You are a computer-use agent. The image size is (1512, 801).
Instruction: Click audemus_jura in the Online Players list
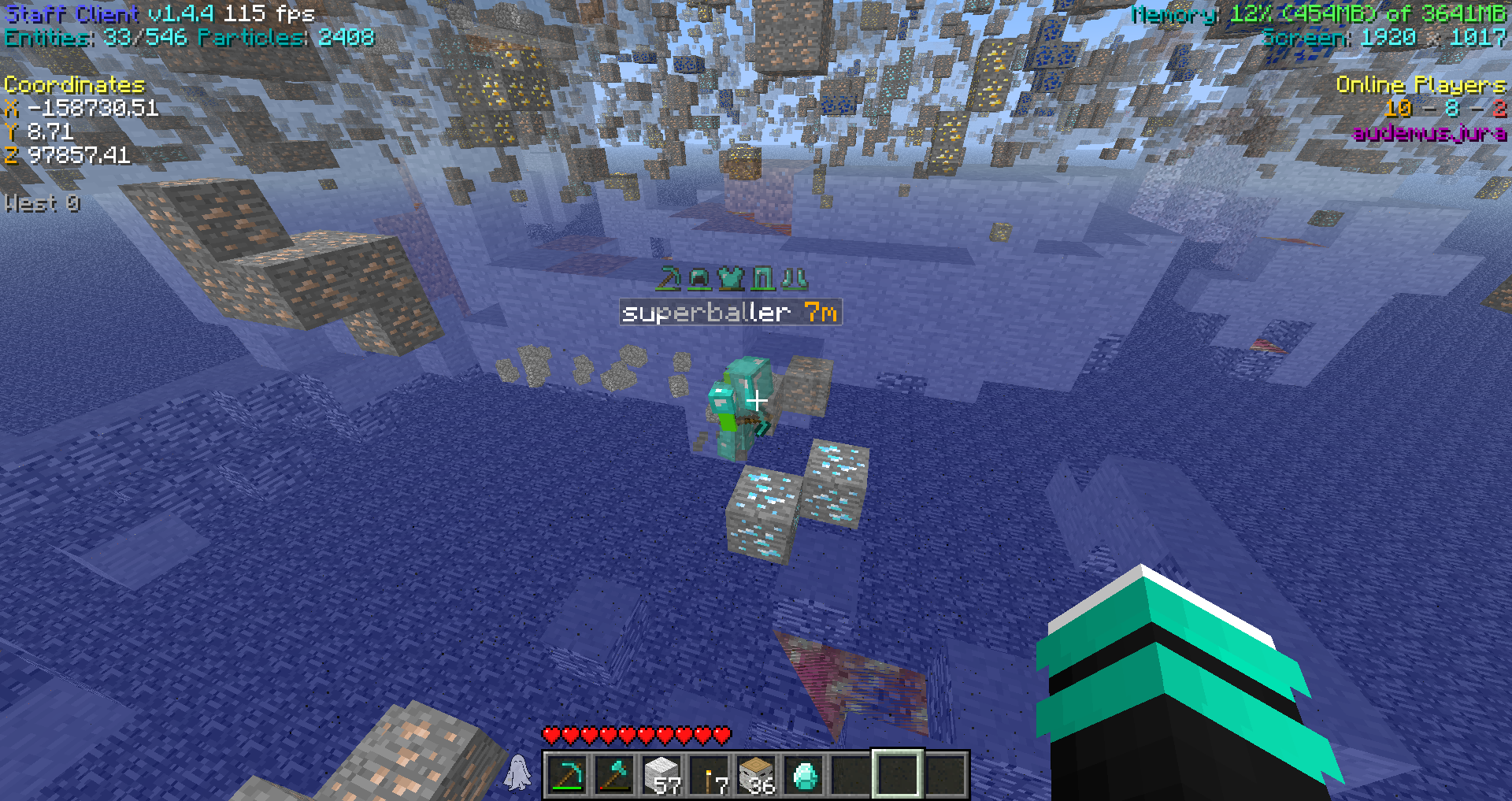(x=1429, y=133)
